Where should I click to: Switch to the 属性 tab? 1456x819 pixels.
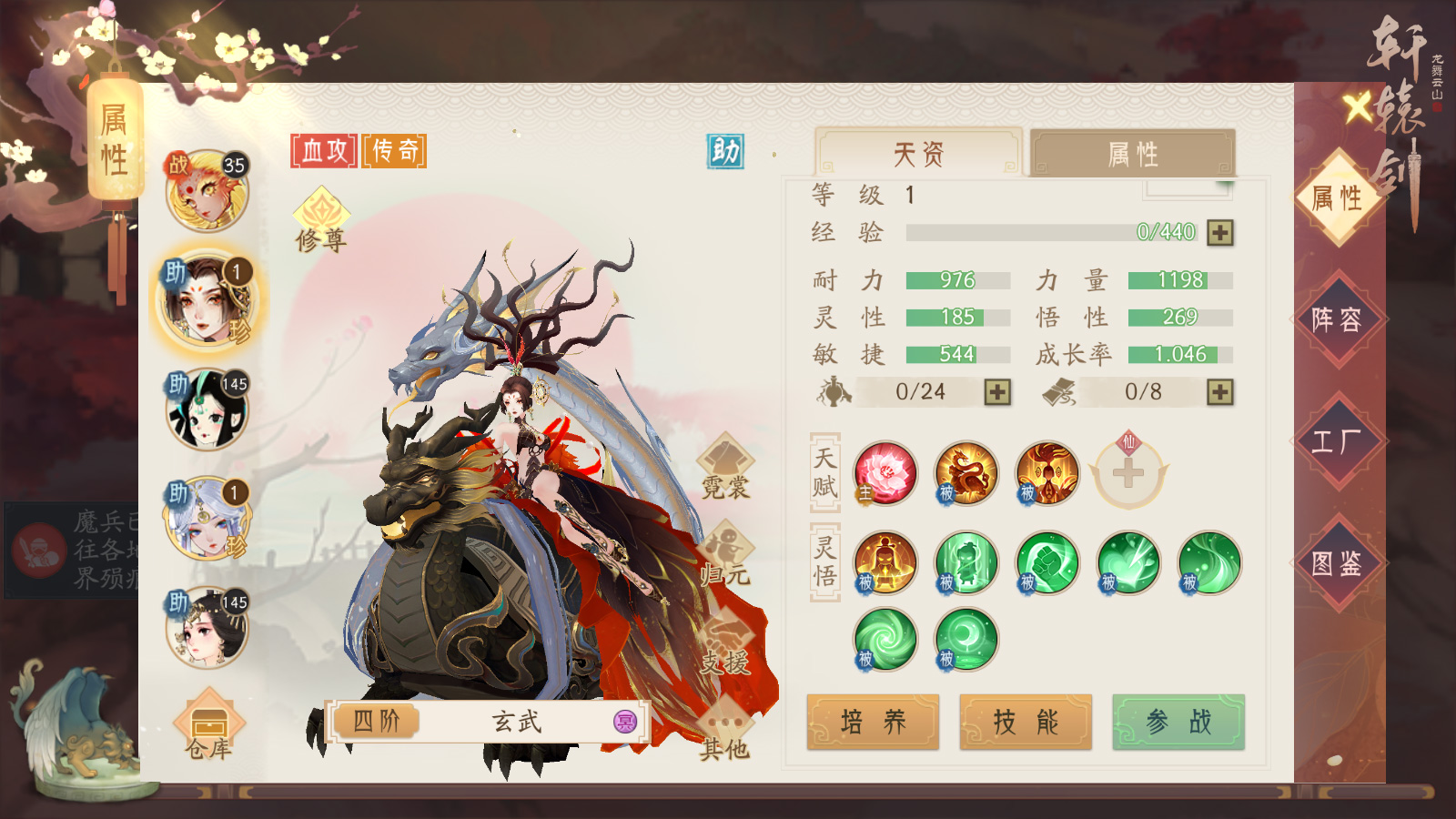pos(1132,153)
